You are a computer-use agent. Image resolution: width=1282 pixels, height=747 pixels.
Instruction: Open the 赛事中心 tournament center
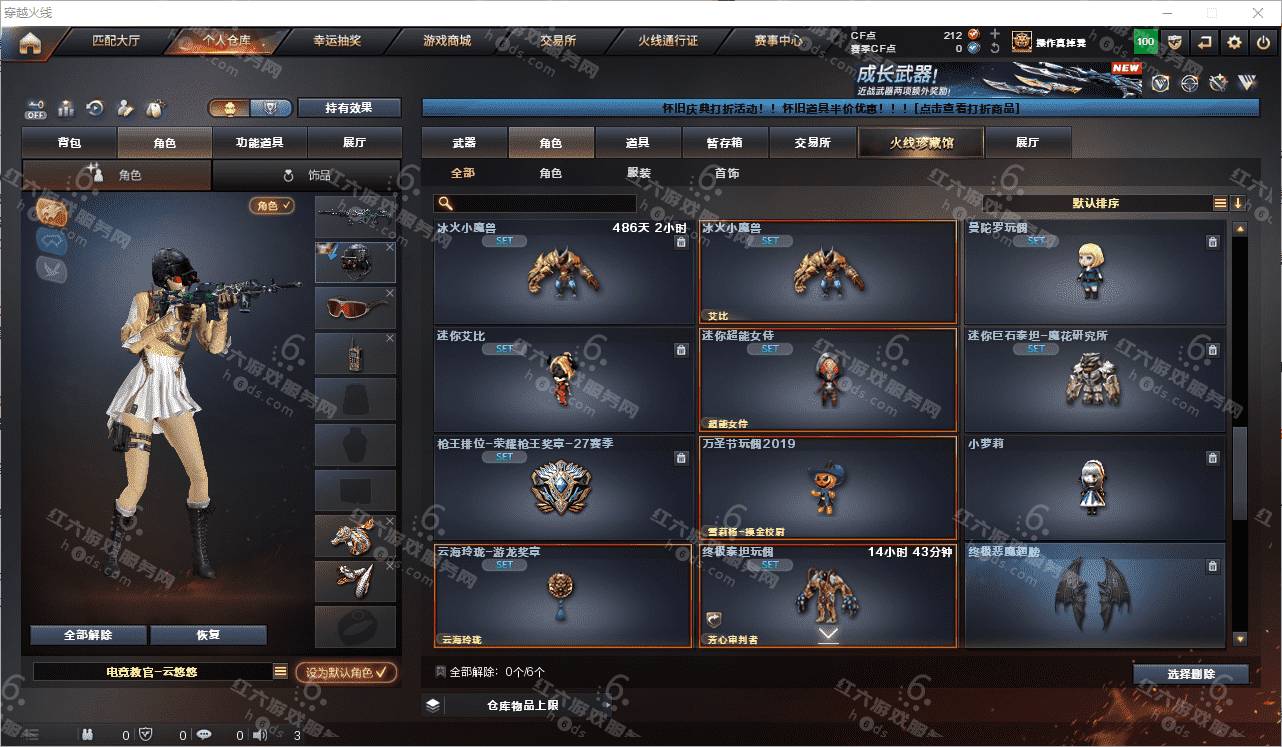[x=778, y=41]
